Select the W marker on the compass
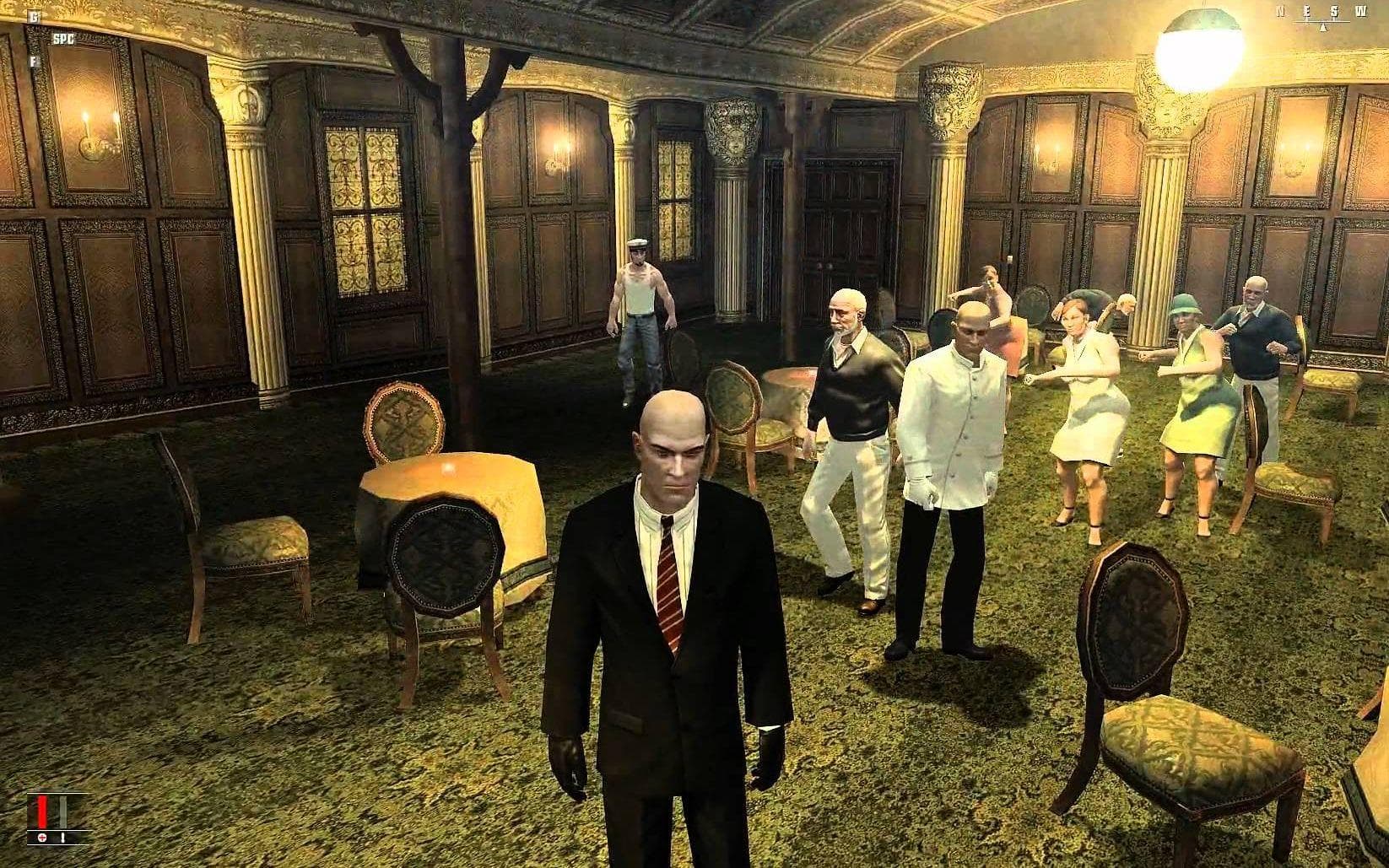This screenshot has width=1389, height=868. click(x=1362, y=11)
